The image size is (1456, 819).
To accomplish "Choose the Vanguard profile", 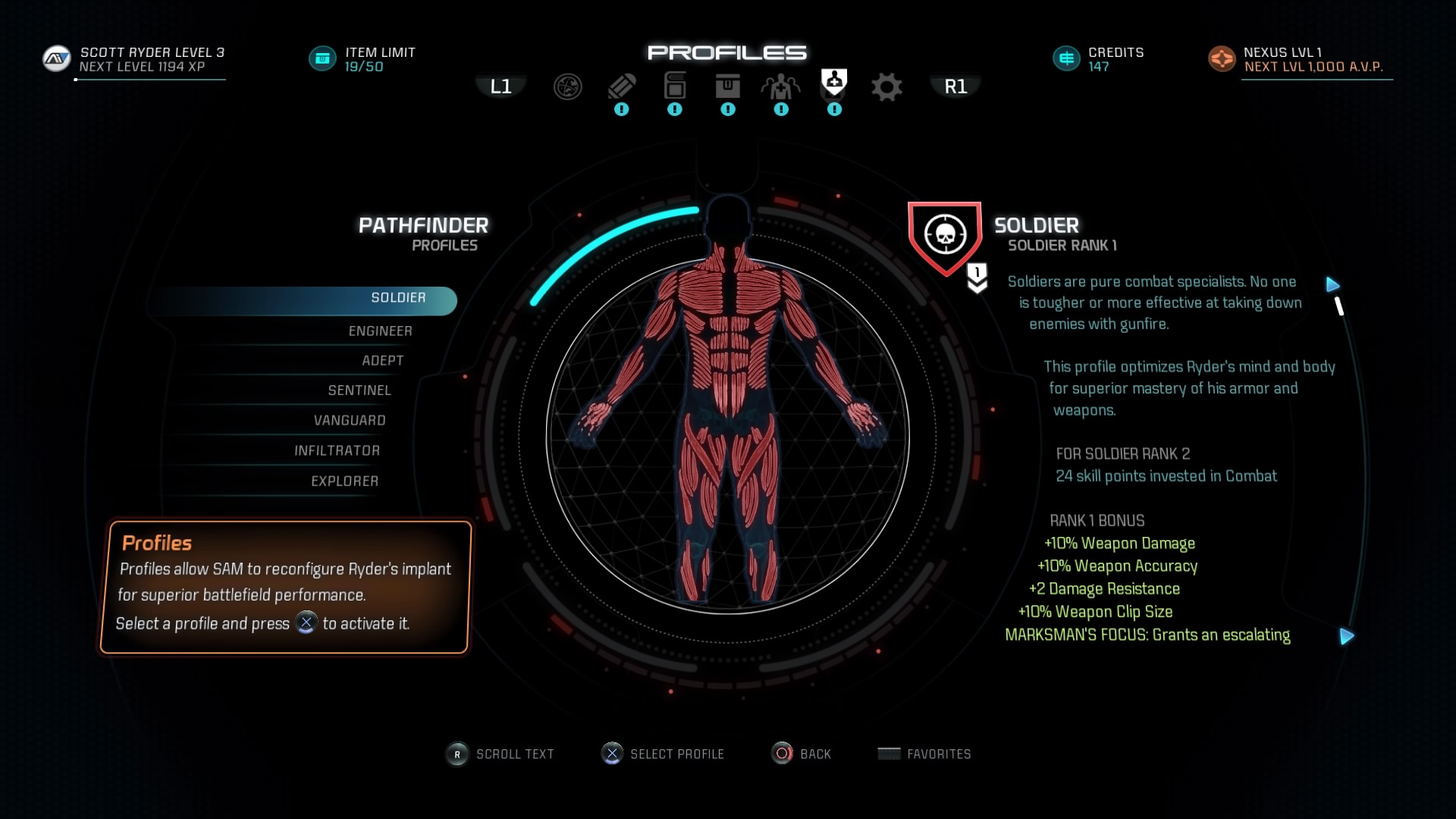I will (350, 421).
